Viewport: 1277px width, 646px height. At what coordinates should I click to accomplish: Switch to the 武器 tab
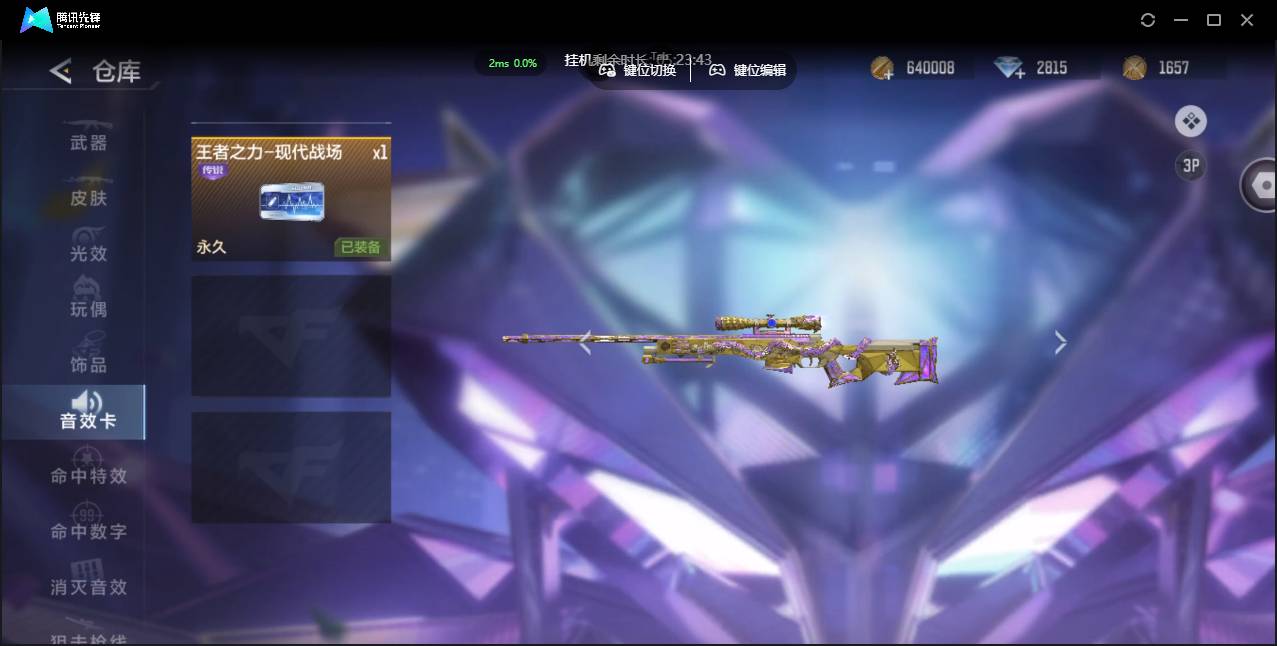click(88, 142)
